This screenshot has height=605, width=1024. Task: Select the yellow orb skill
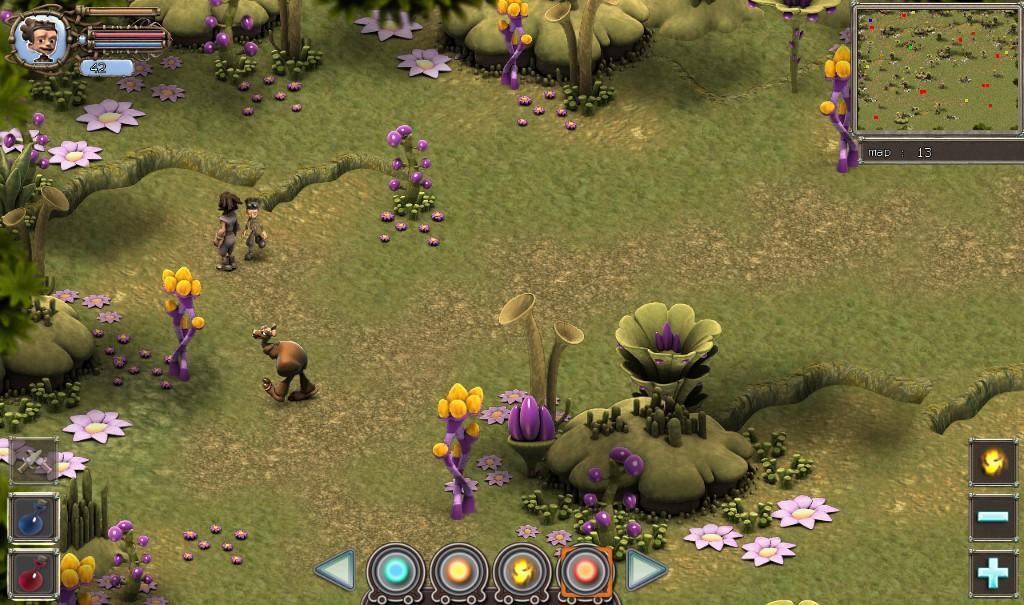[460, 572]
